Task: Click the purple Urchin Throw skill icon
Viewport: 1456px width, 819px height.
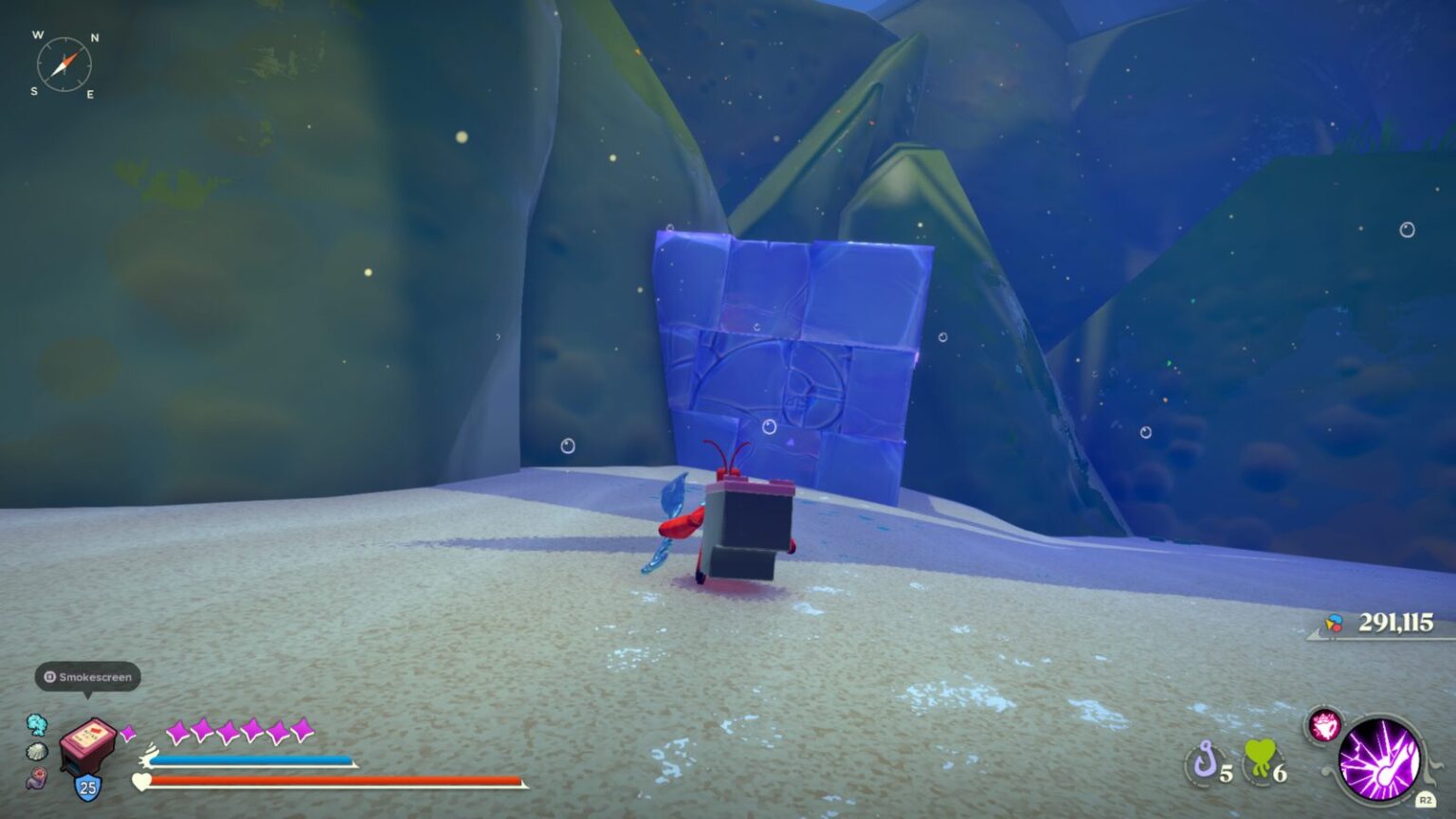Action: 1381,762
